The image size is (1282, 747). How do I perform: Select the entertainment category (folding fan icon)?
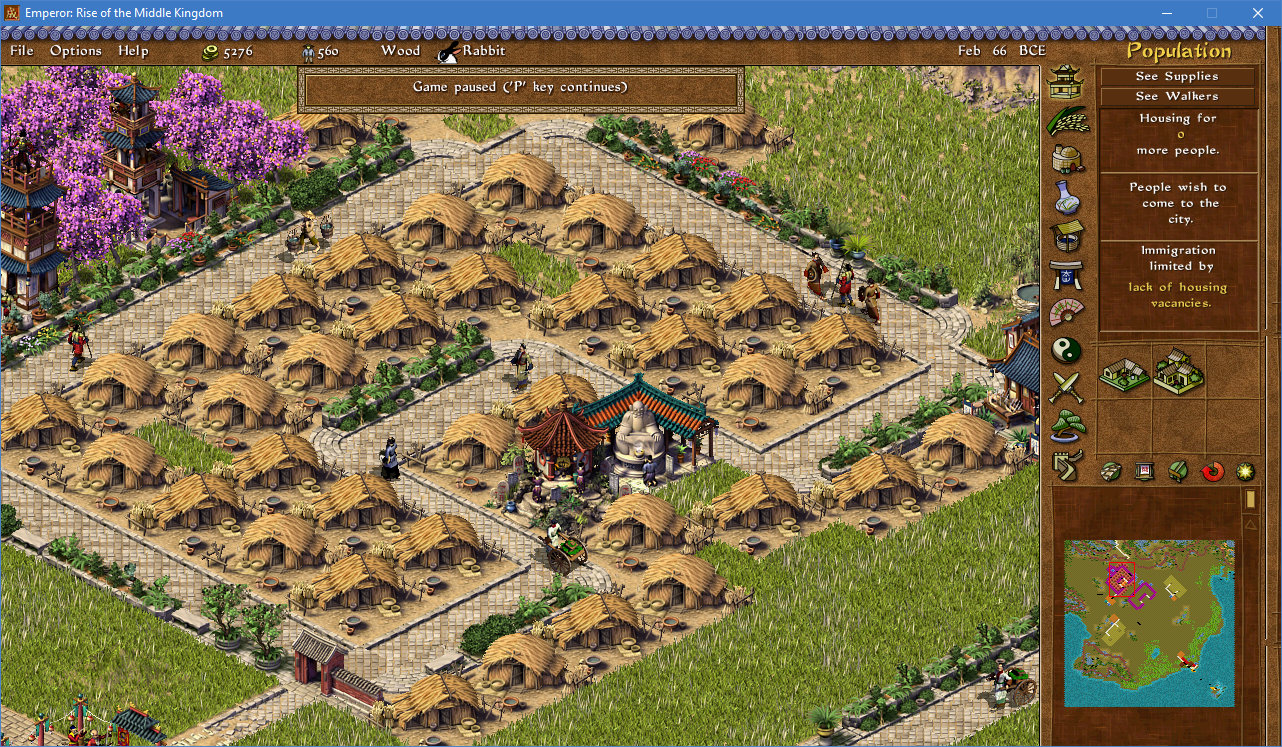[1066, 309]
